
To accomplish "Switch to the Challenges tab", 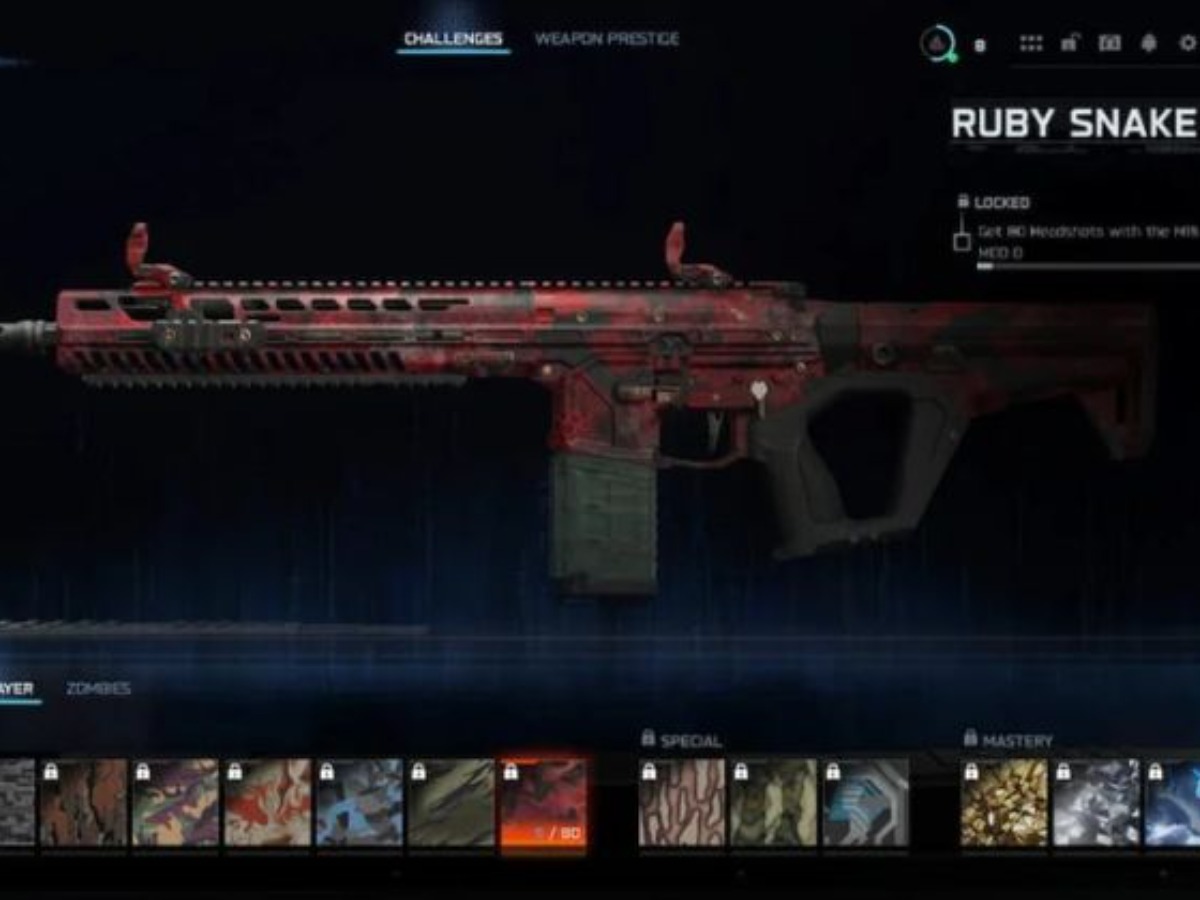I will [453, 39].
